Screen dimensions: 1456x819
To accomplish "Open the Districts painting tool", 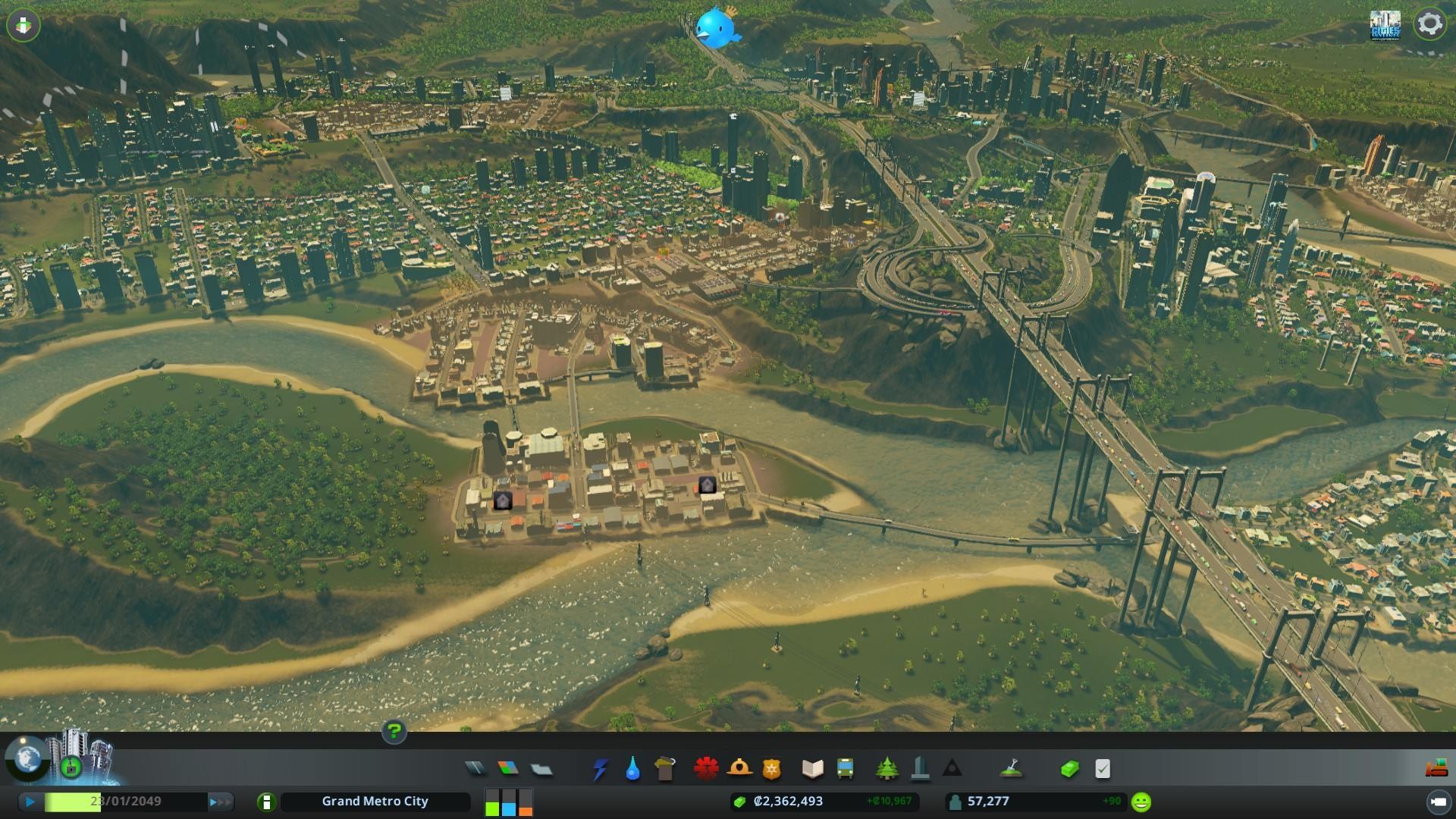I will click(x=541, y=769).
